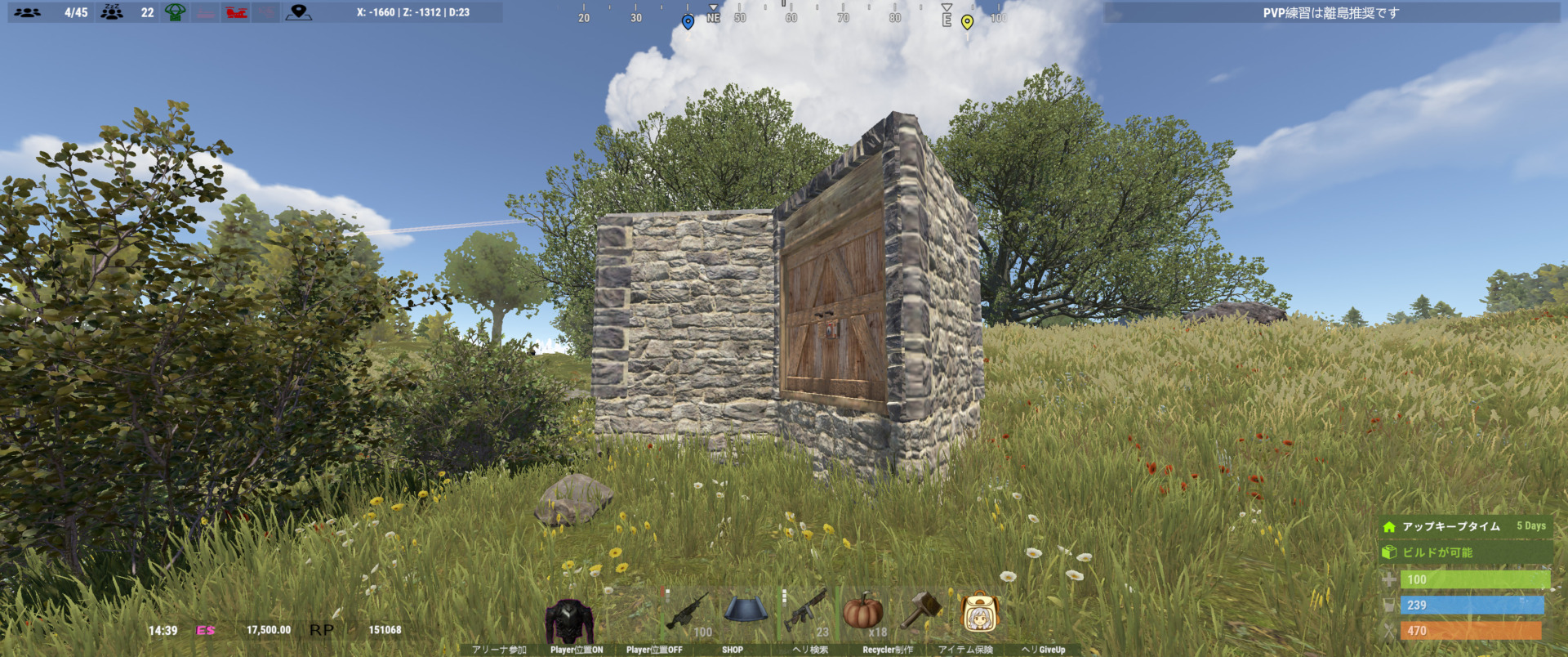The image size is (1568, 657).
Task: Open the map marker icon
Action: [x=300, y=12]
